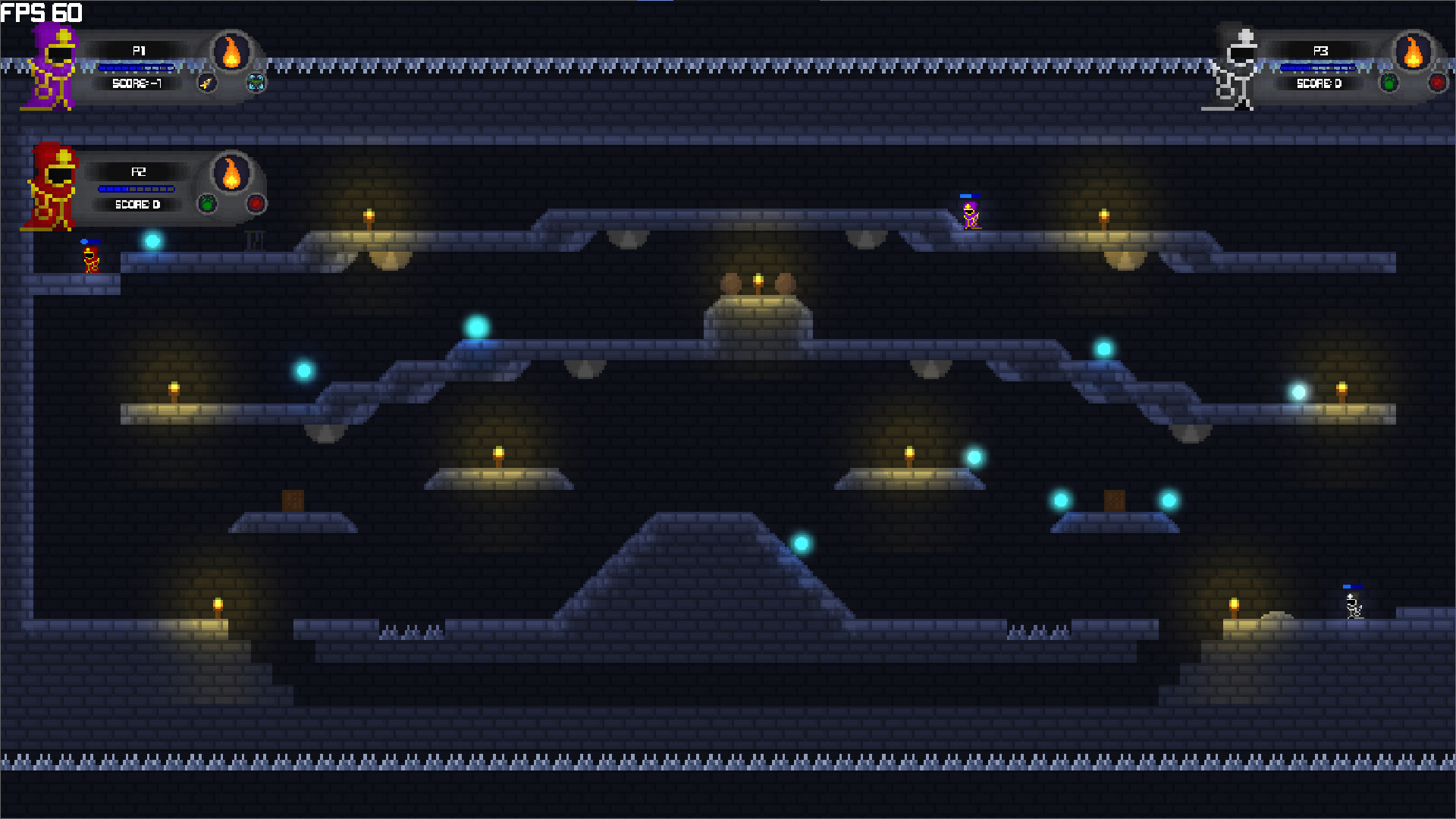Click the P1 name label
The height and width of the screenshot is (819, 1456).
coord(138,52)
